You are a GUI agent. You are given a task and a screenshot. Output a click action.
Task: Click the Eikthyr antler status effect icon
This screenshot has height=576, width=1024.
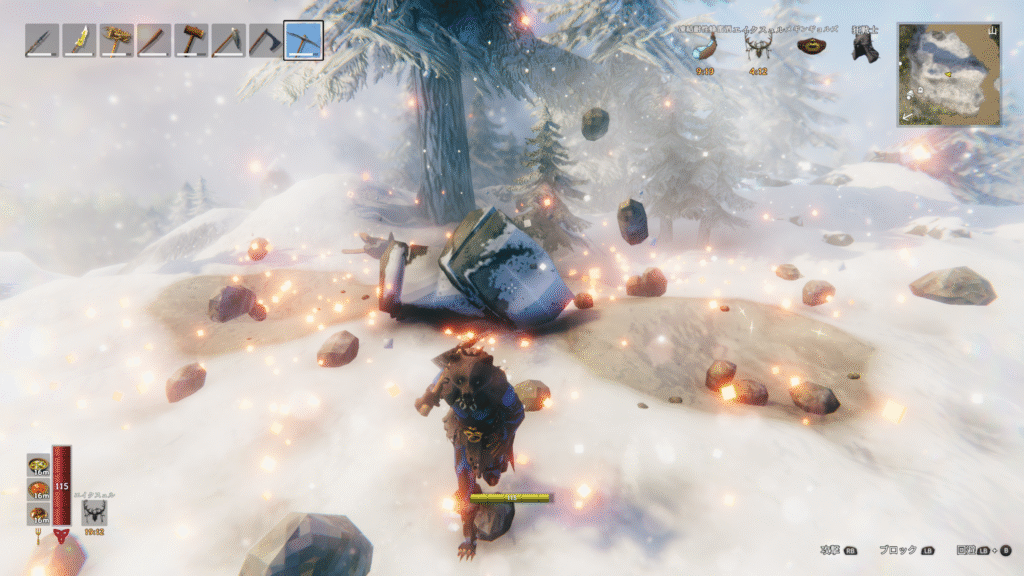757,48
